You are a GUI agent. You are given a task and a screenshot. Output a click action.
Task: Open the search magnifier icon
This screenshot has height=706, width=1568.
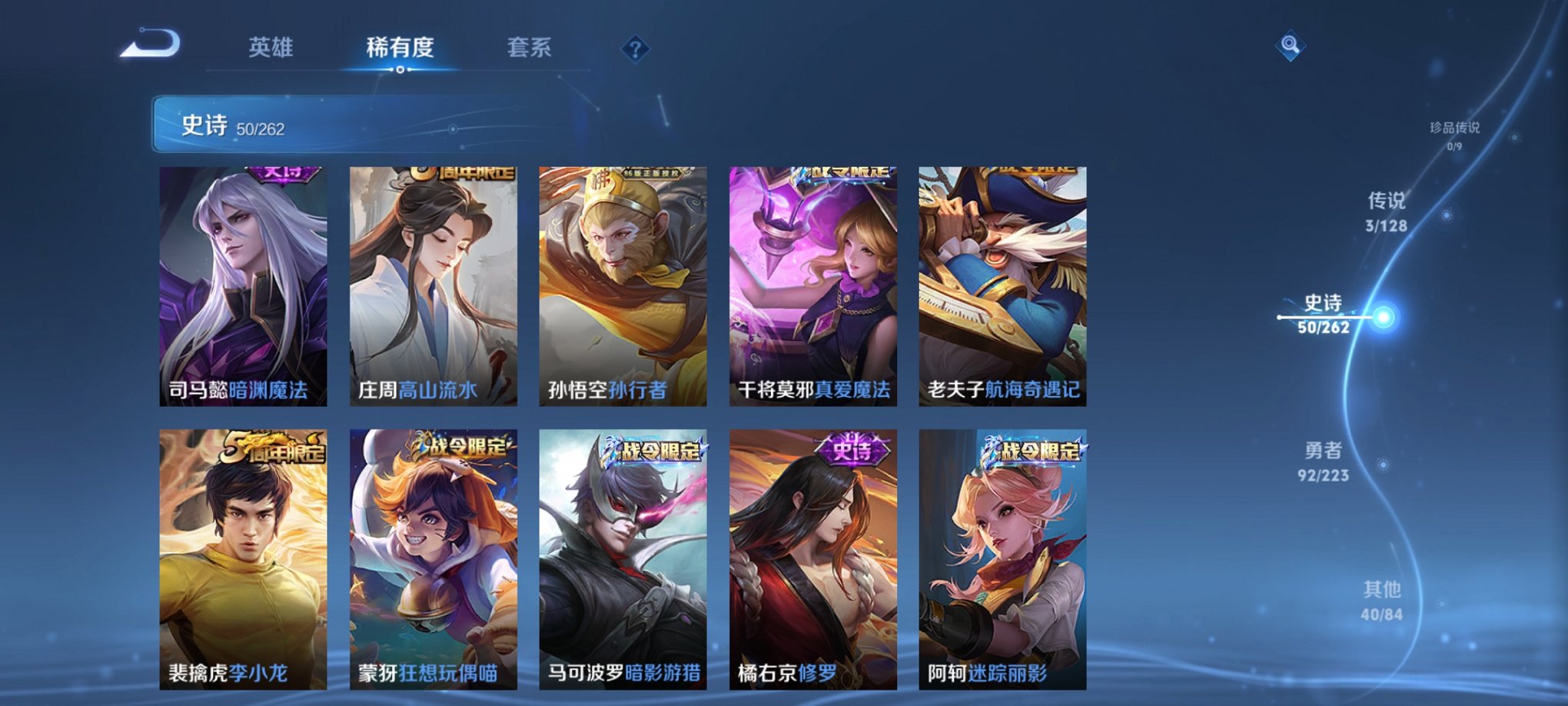[x=1291, y=44]
